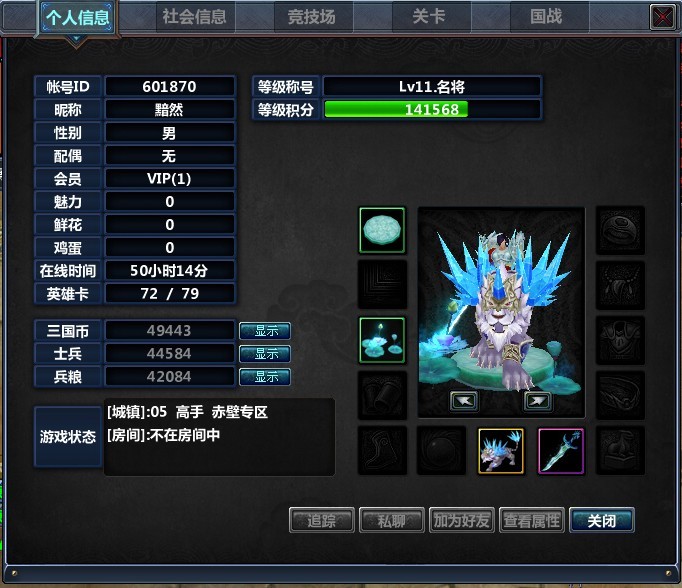The image size is (682, 588).
Task: Open the 个人信息 tab
Action: [77, 17]
